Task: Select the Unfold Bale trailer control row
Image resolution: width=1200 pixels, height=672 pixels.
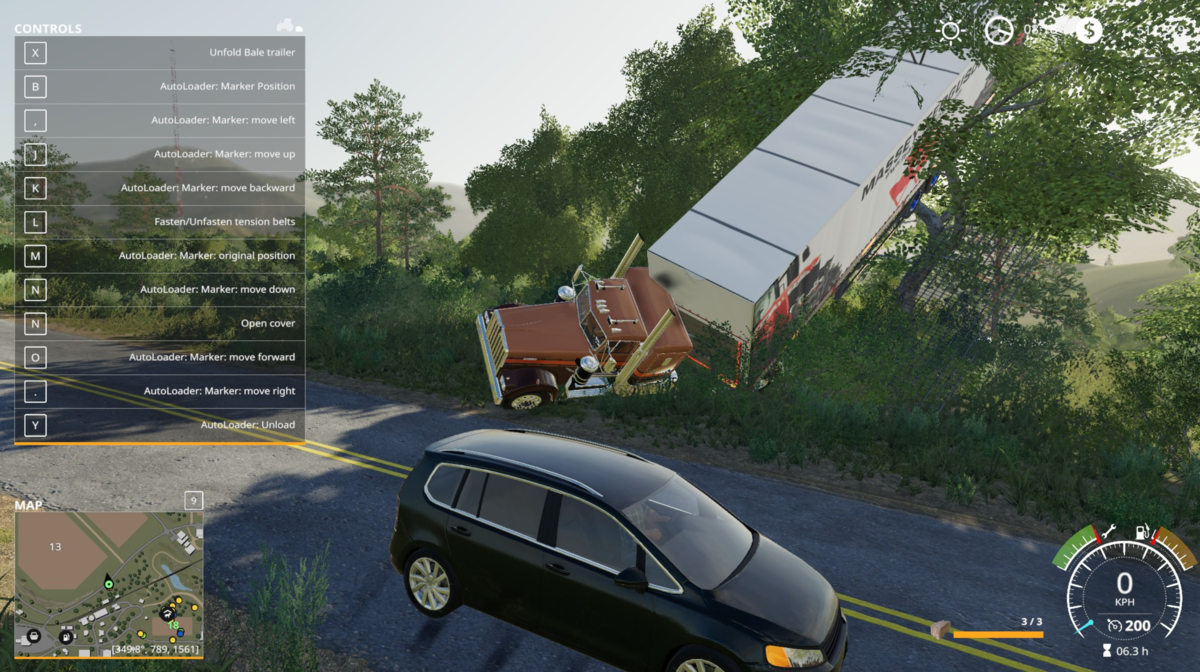Action: (x=160, y=53)
